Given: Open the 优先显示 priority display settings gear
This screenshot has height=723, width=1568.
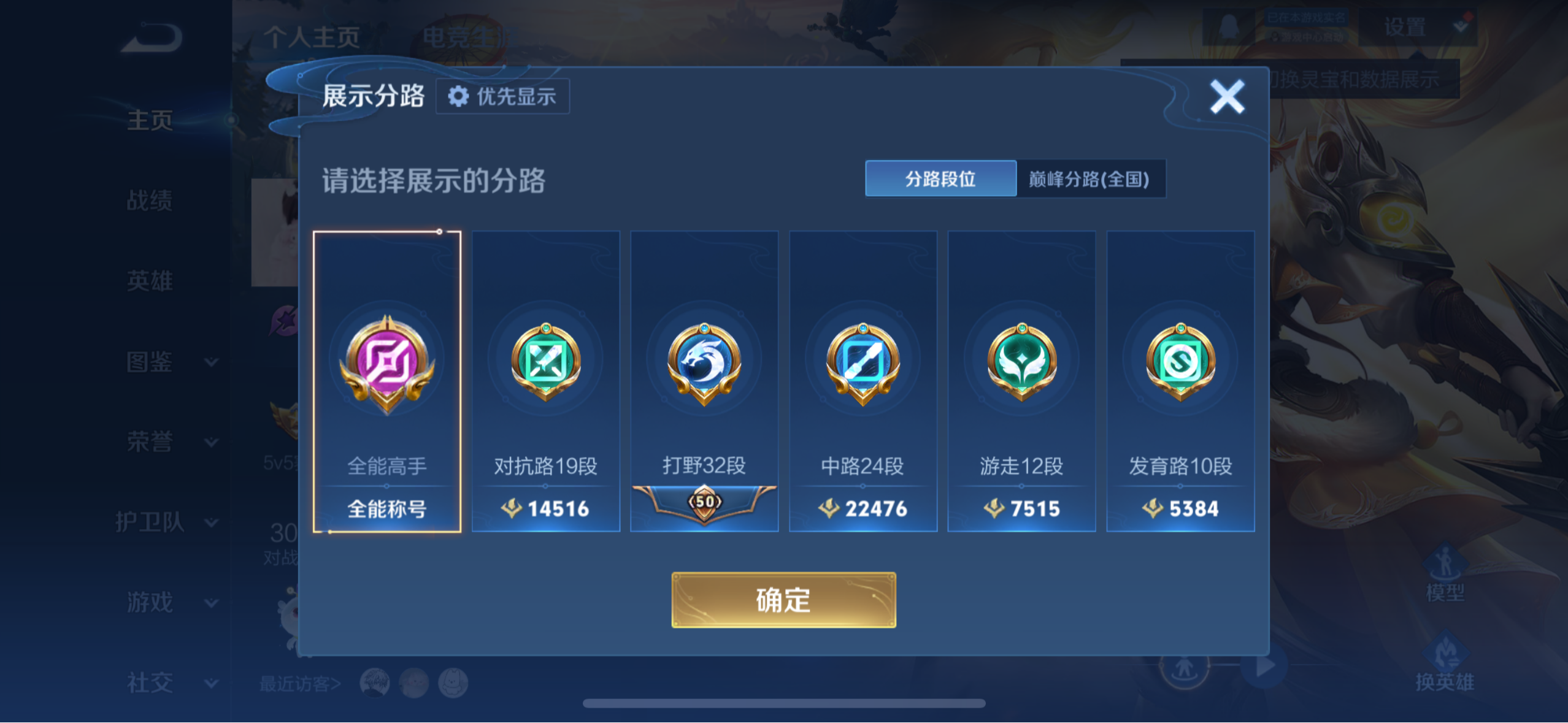Looking at the screenshot, I should click(x=502, y=96).
